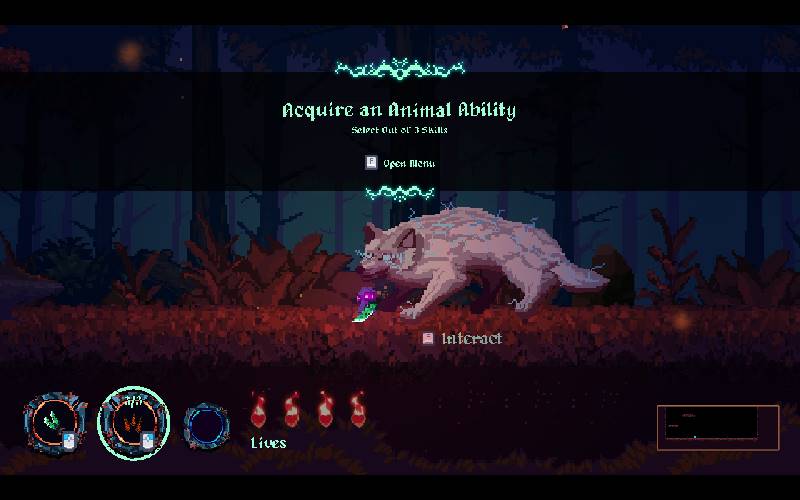Open the minimap panel
800x500 pixels.
coord(717,427)
